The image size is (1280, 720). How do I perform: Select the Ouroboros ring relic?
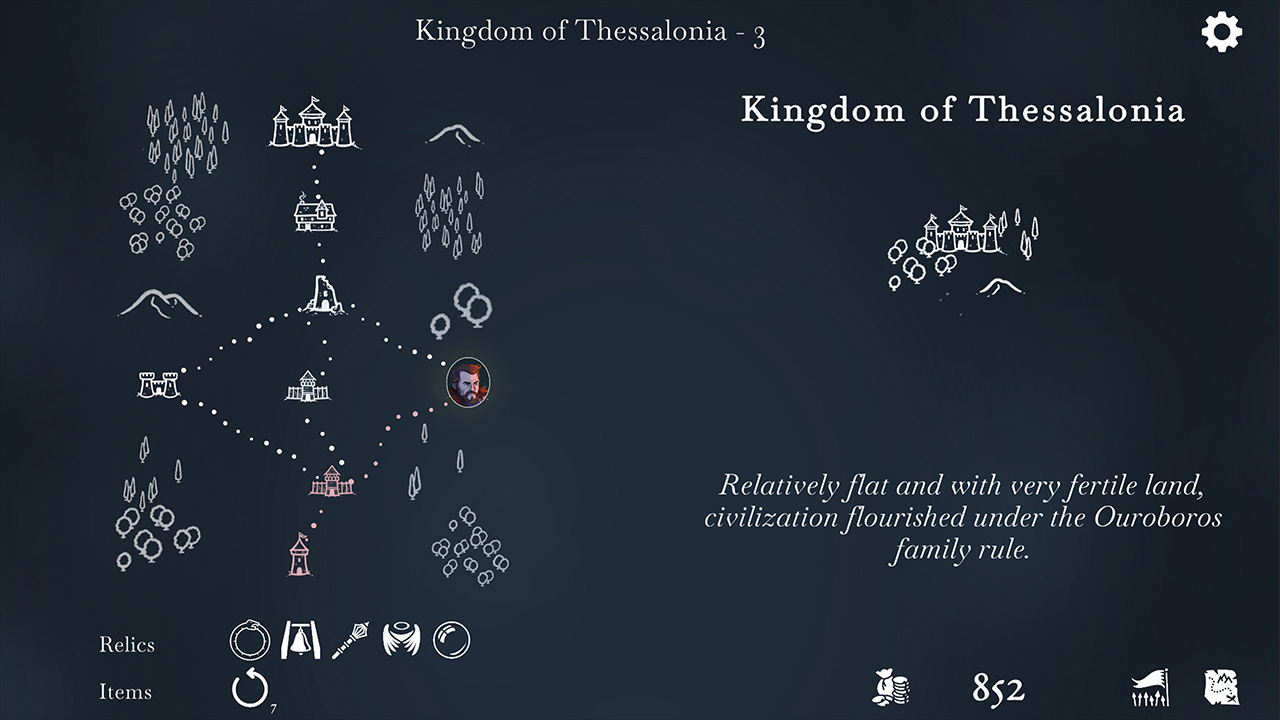click(249, 640)
